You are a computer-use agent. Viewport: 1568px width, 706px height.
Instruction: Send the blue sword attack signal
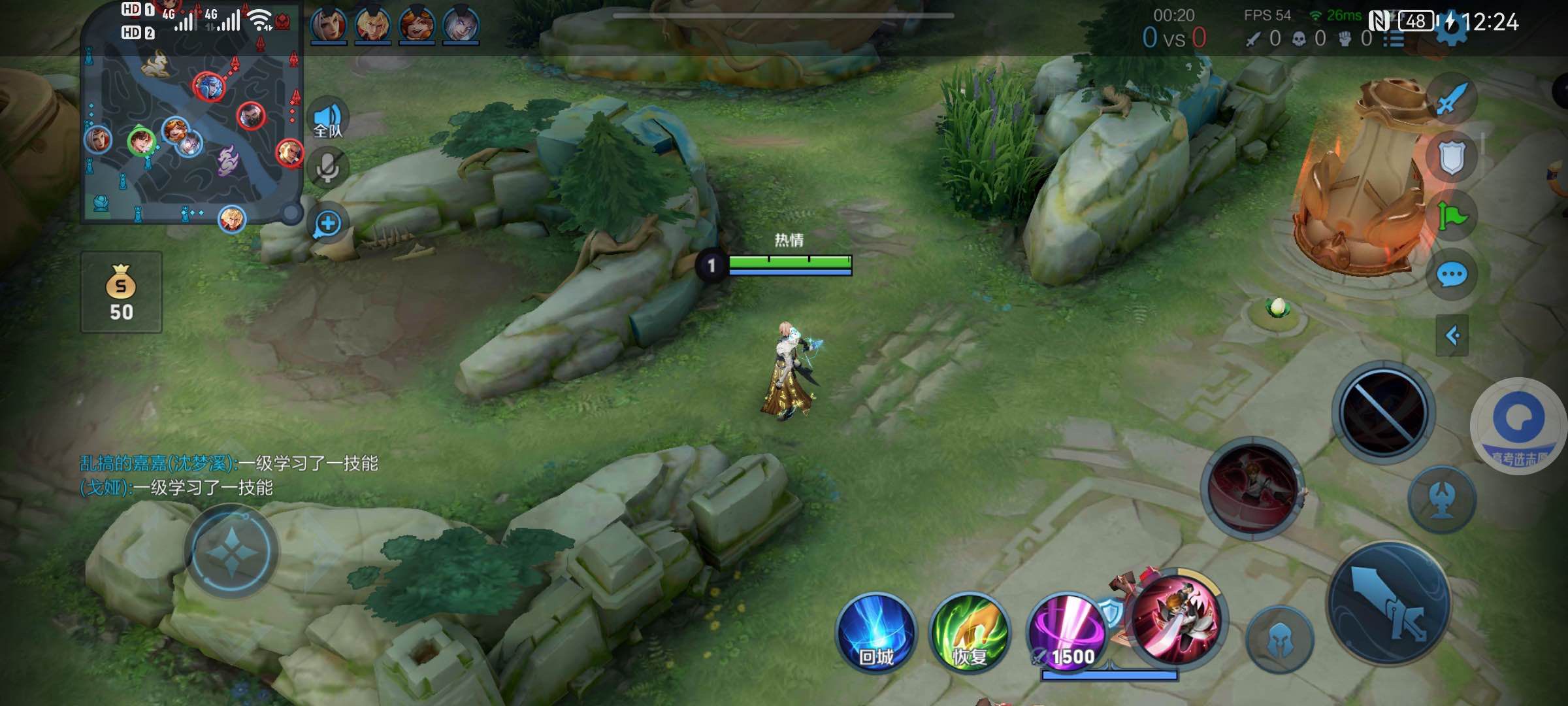1452,100
